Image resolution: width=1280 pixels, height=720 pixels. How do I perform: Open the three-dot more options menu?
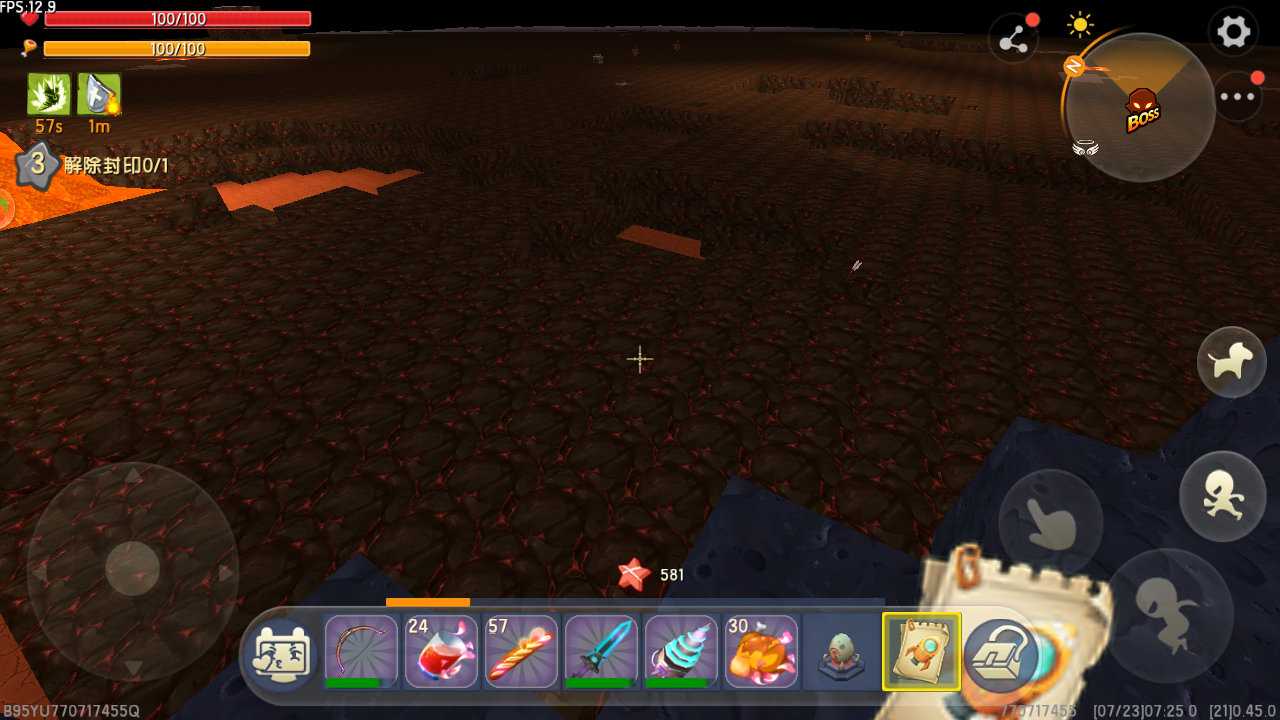(1238, 97)
